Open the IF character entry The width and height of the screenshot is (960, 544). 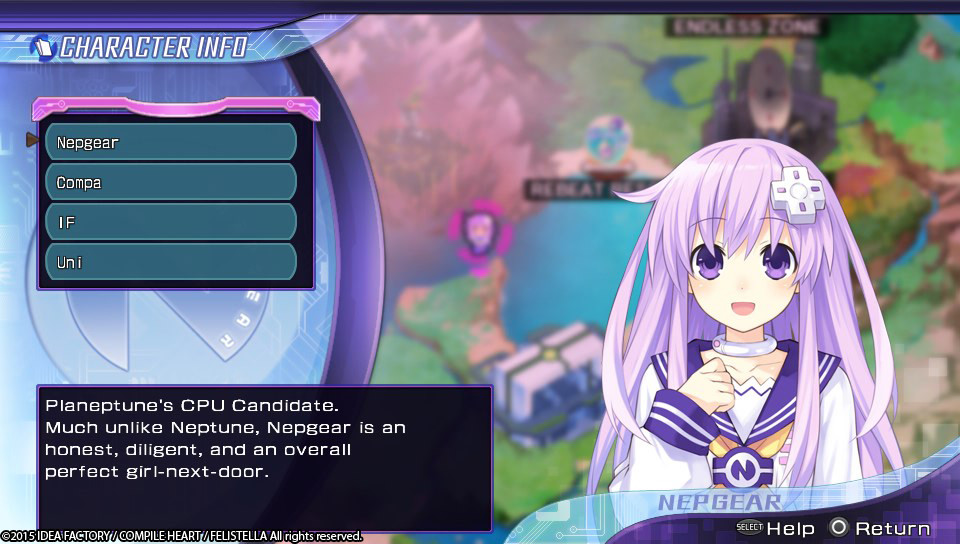pyautogui.click(x=171, y=222)
